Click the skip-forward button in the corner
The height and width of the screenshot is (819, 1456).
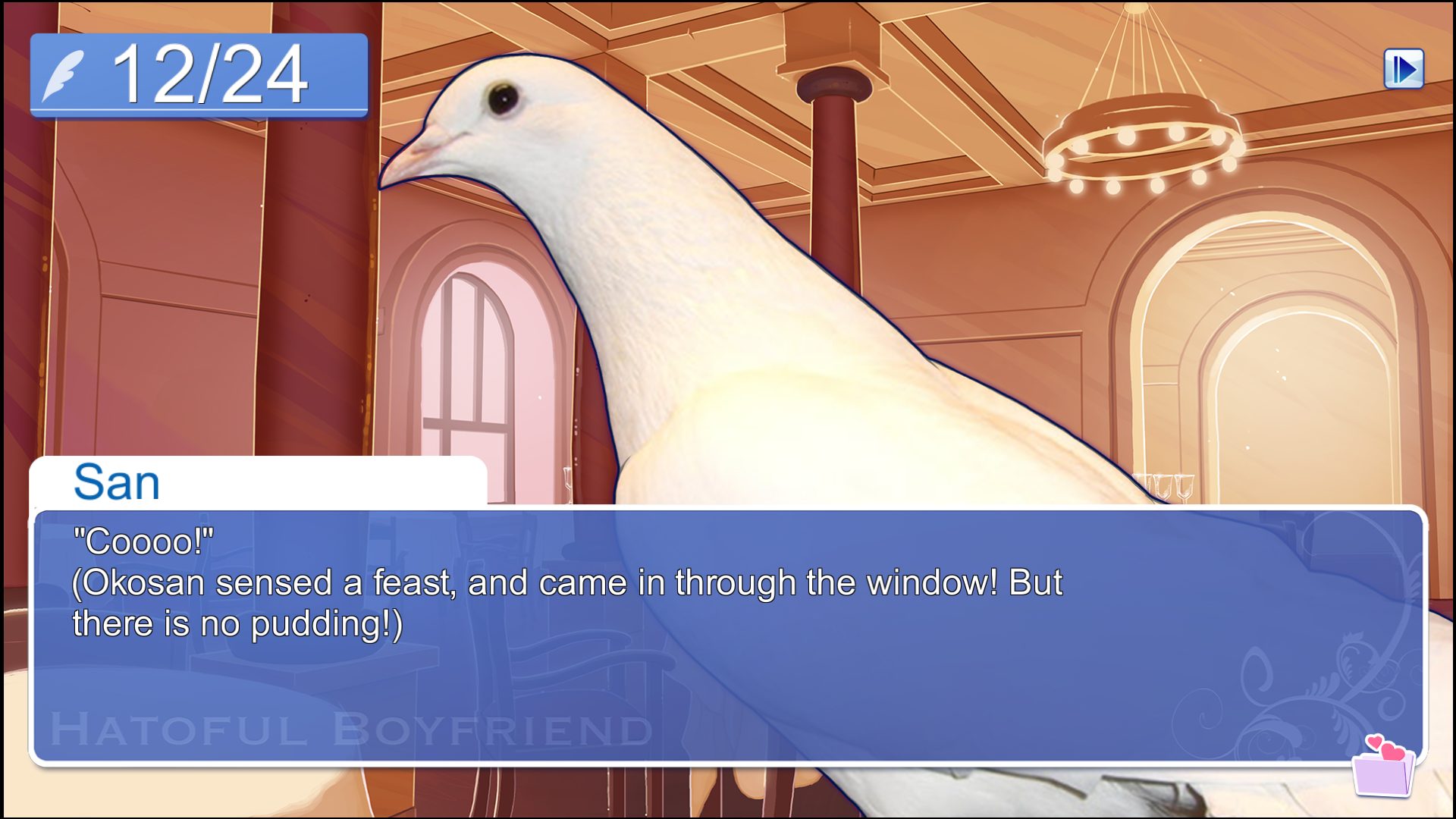click(1404, 69)
